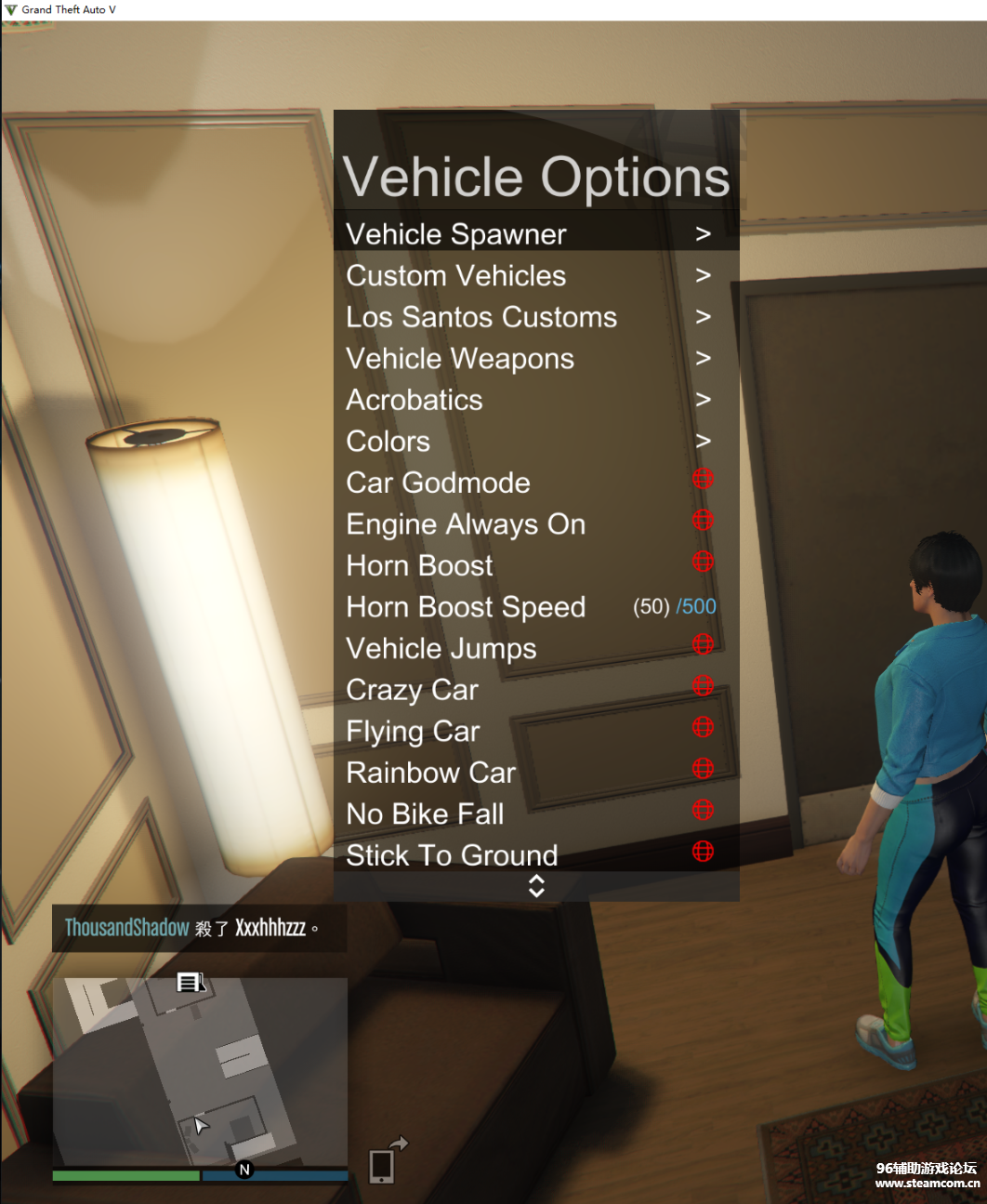Click the phone icon beside the minimap
Screen dimensions: 987x1204
tap(382, 1166)
